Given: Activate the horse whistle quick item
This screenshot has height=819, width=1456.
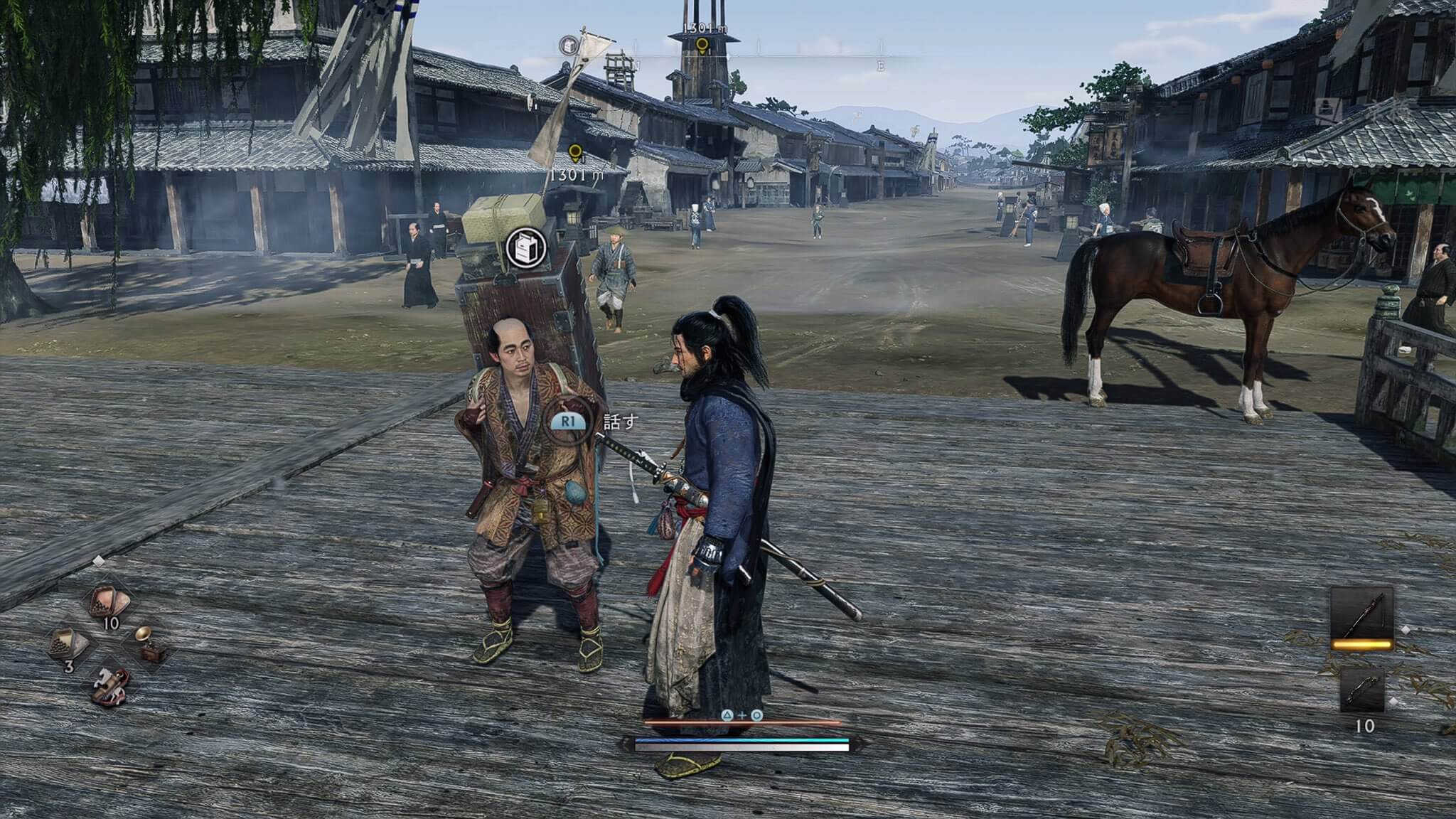Looking at the screenshot, I should tap(110, 685).
